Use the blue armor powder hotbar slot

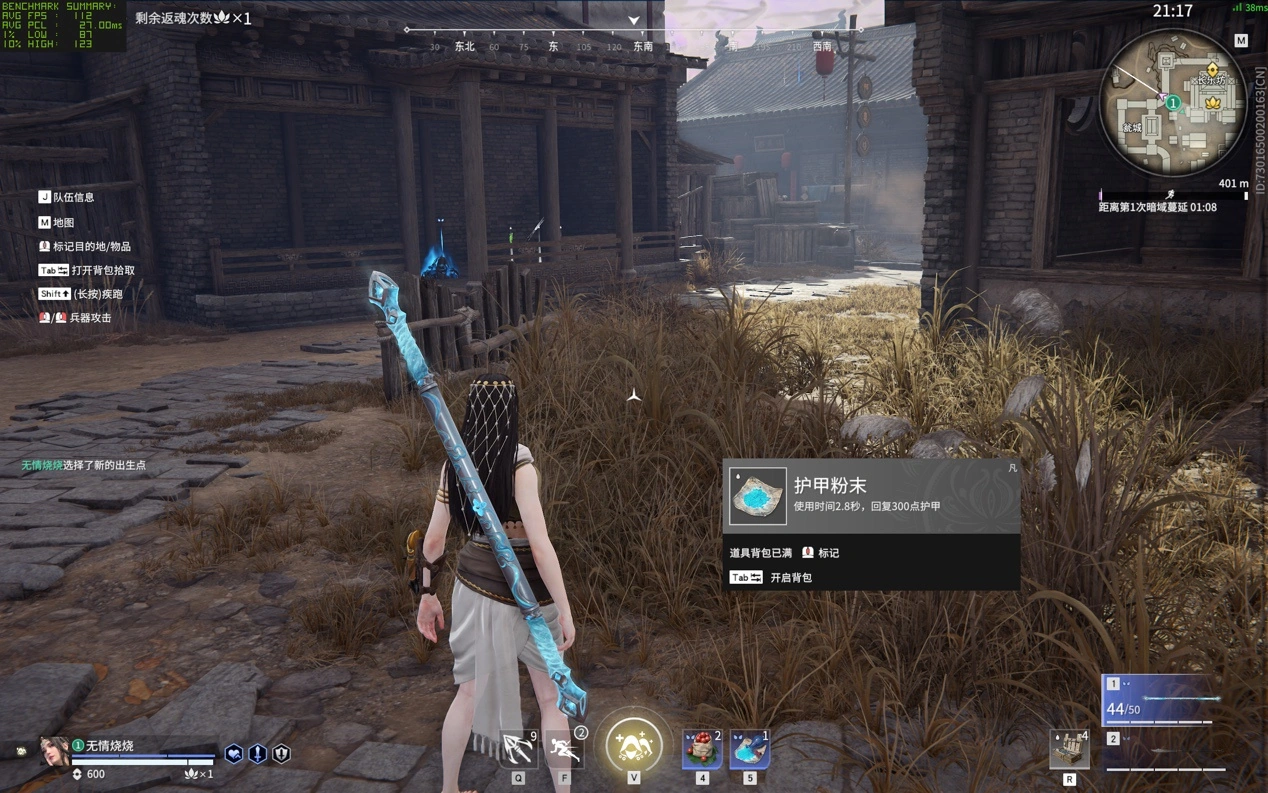click(x=750, y=748)
